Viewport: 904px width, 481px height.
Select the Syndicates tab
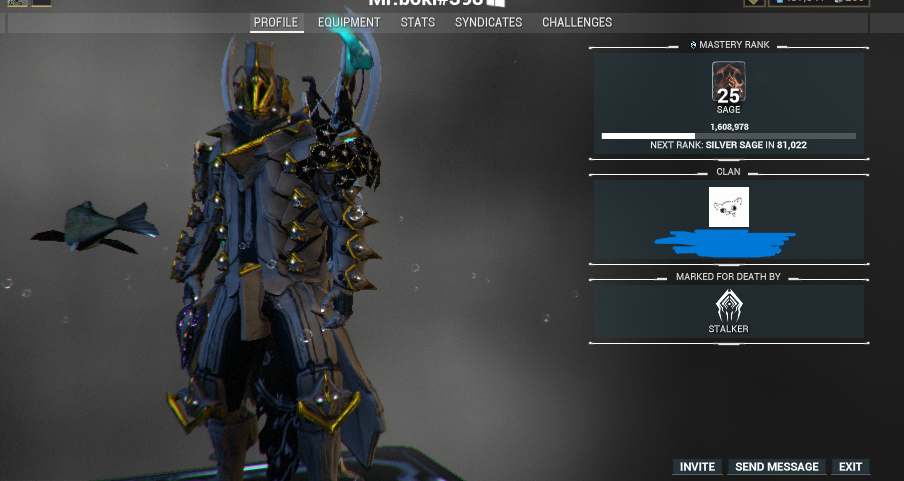[488, 22]
